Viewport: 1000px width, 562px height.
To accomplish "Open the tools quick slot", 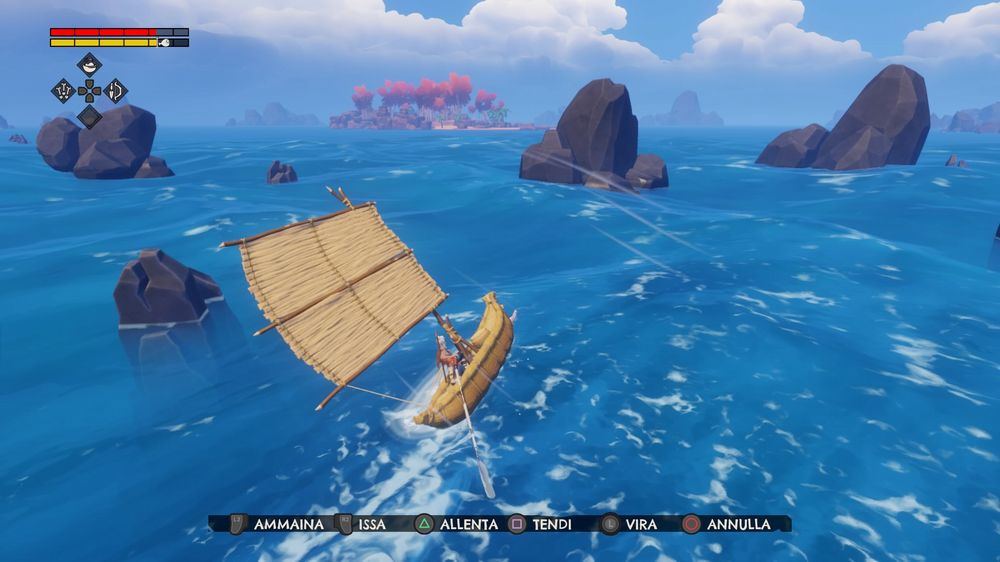I will coord(64,91).
